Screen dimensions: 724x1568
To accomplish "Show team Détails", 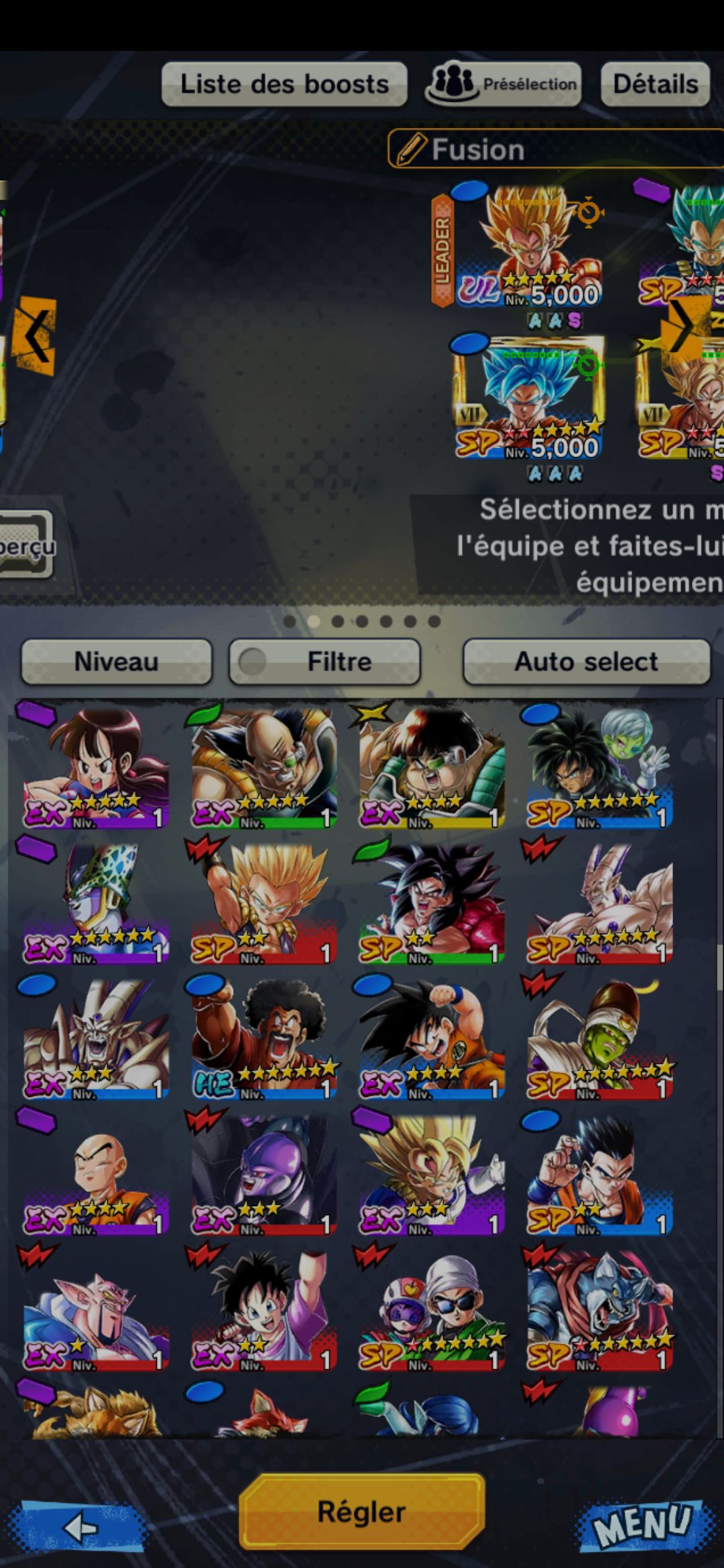I will [x=655, y=84].
